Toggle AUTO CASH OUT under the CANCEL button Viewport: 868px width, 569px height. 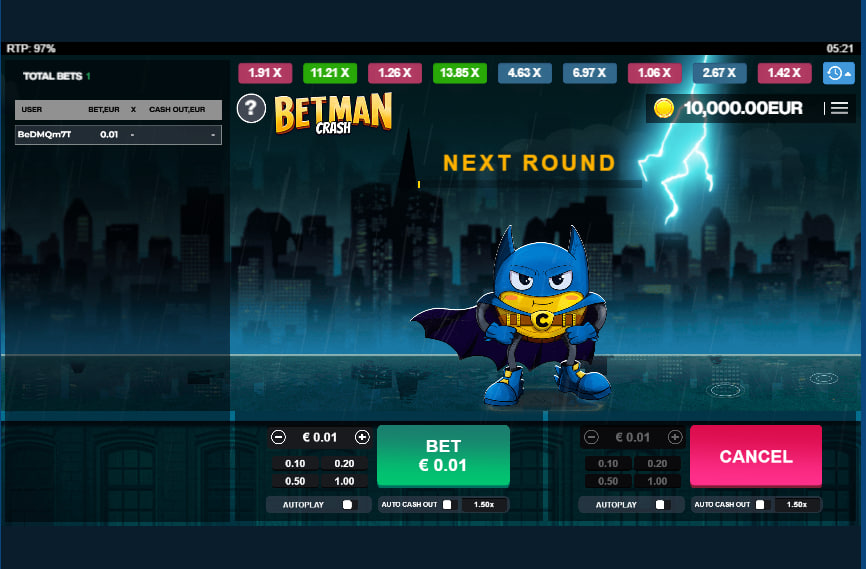[x=760, y=505]
